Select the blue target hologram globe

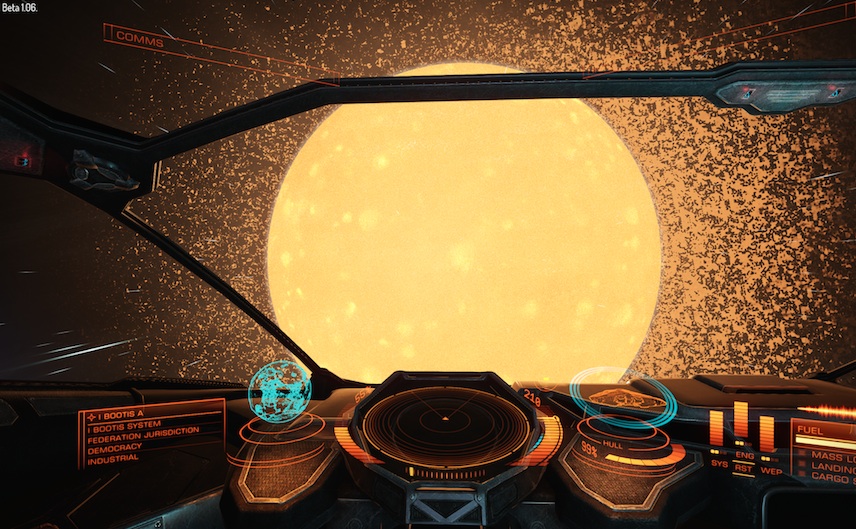pos(278,390)
